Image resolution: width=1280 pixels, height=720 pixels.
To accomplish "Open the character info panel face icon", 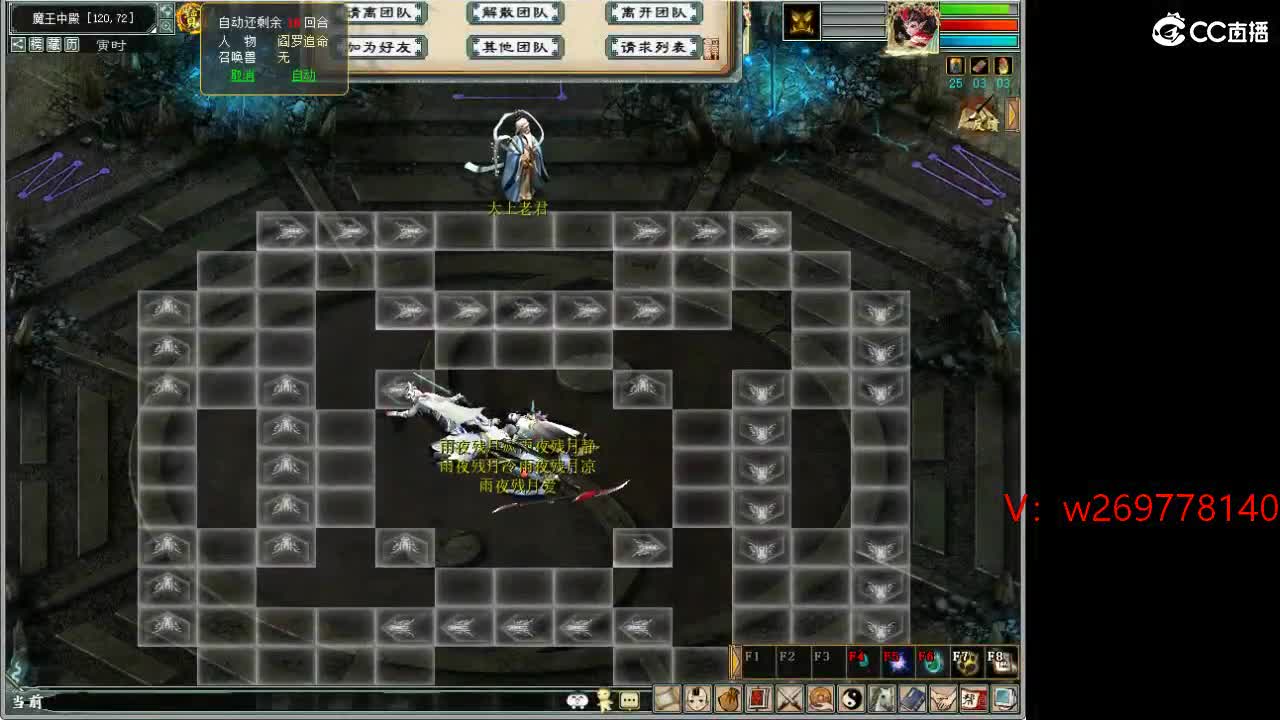I will point(699,700).
